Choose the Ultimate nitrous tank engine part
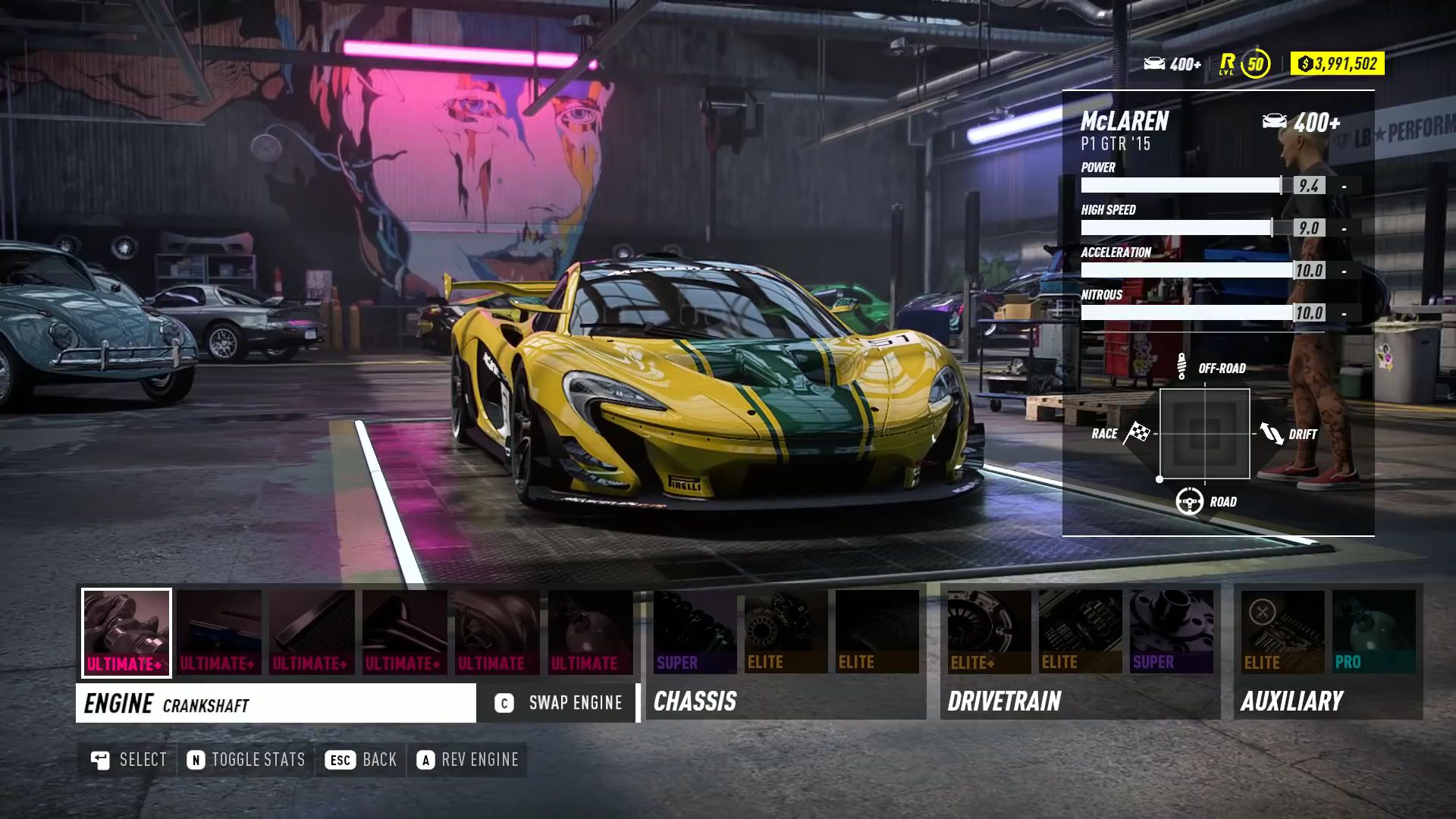 [x=590, y=632]
